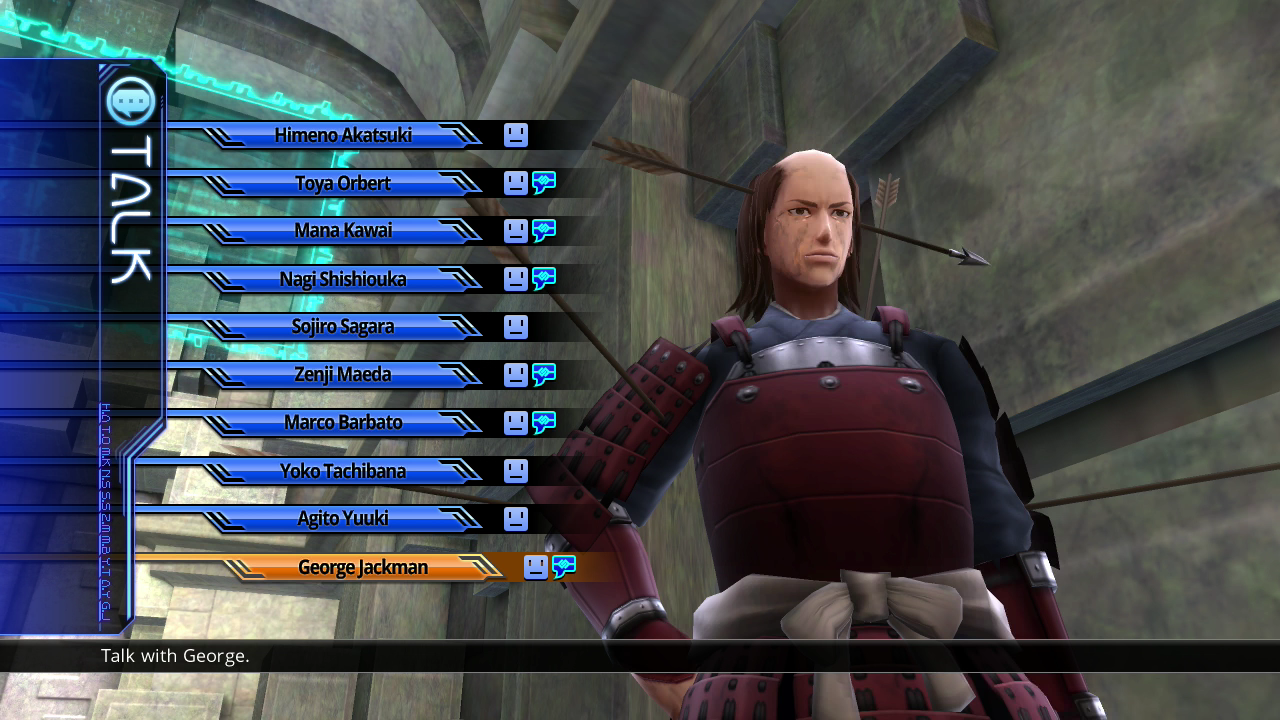Select Yoko Tachibana from the list
Viewport: 1280px width, 720px height.
coord(343,470)
